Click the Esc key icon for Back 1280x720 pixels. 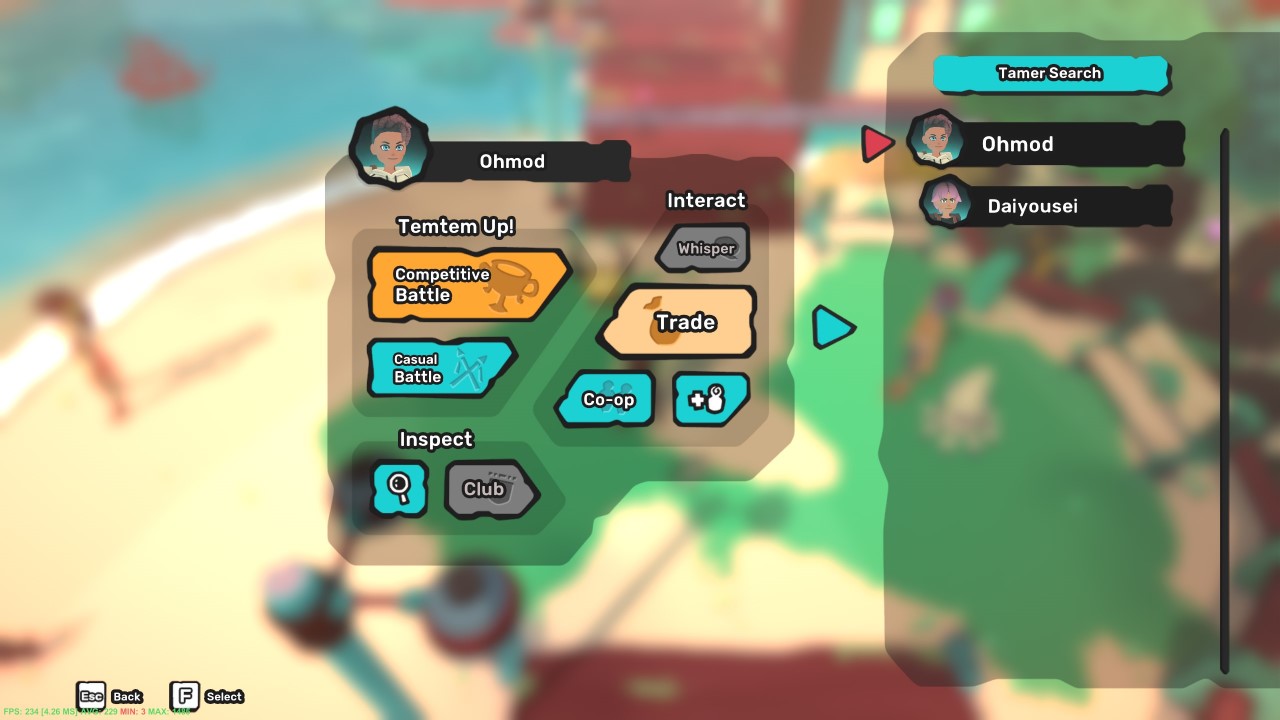click(91, 693)
